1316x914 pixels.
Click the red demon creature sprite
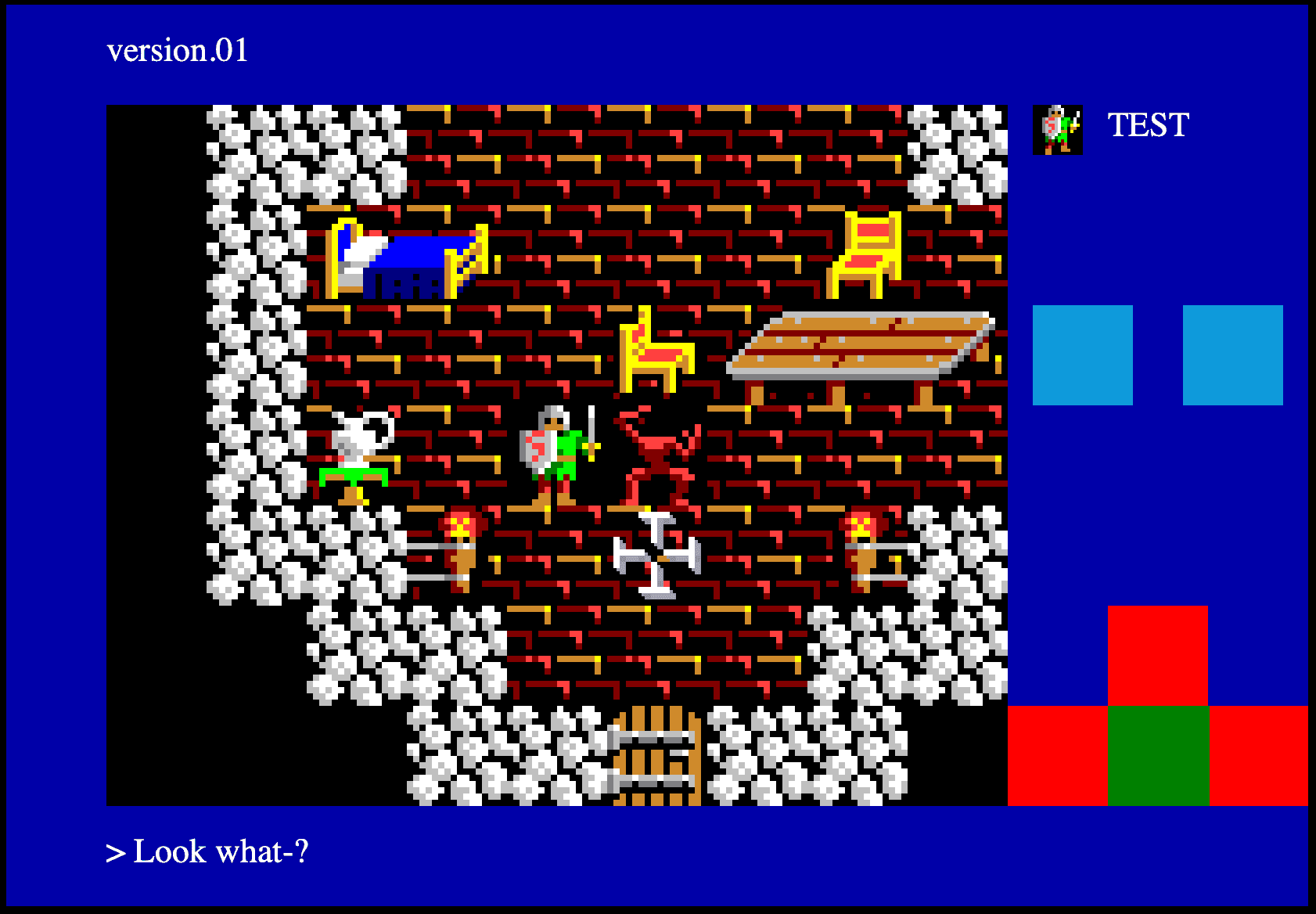point(657,454)
